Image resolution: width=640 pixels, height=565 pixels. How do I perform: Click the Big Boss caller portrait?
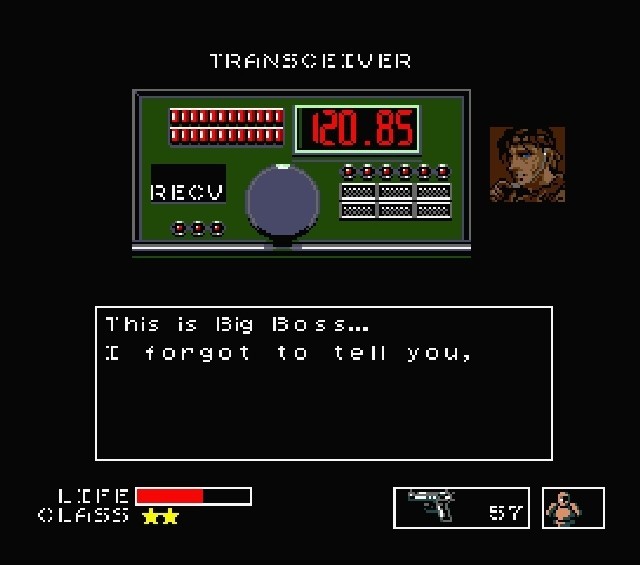pos(527,164)
